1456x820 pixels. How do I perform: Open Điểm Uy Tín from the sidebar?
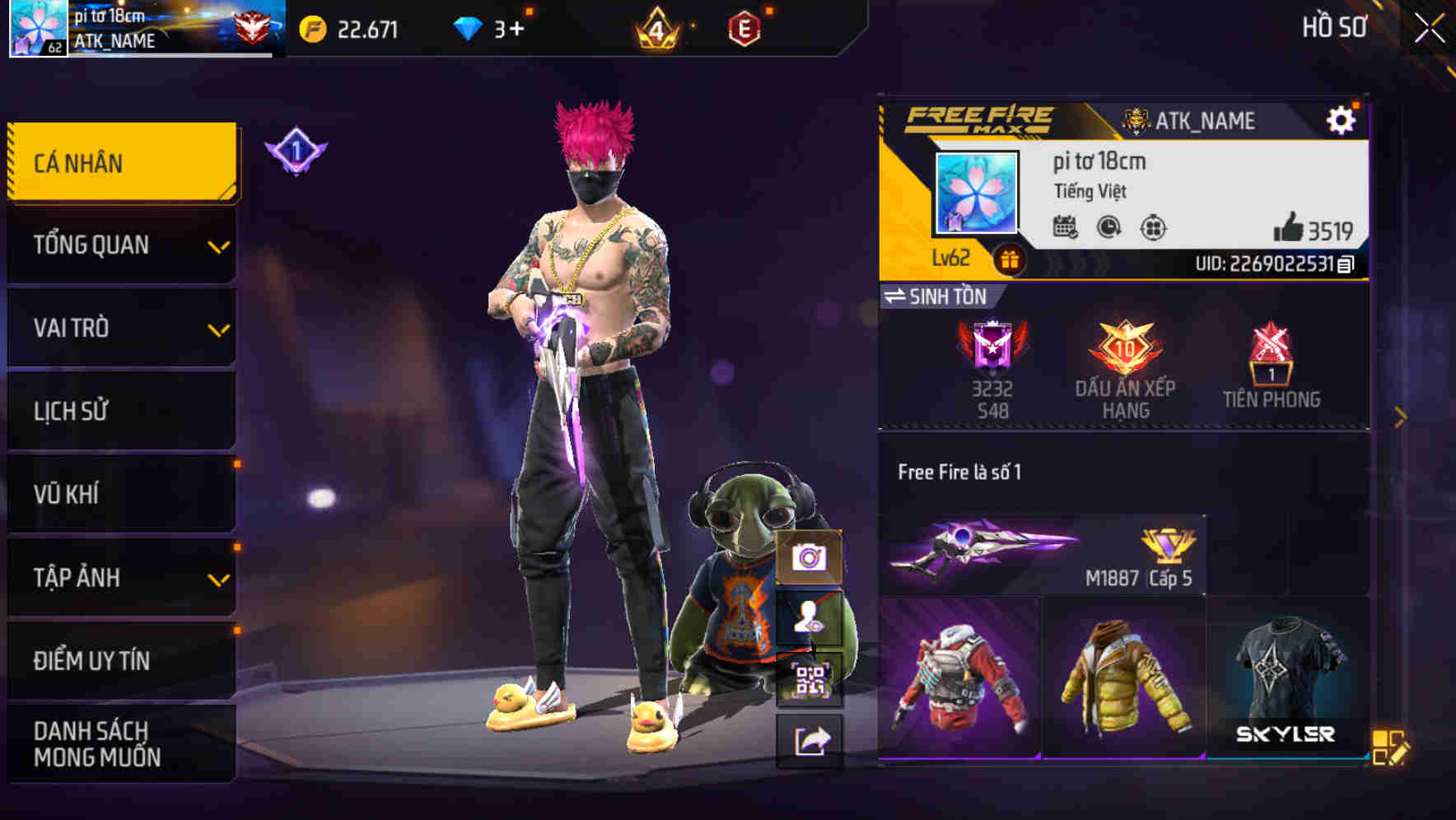(120, 659)
